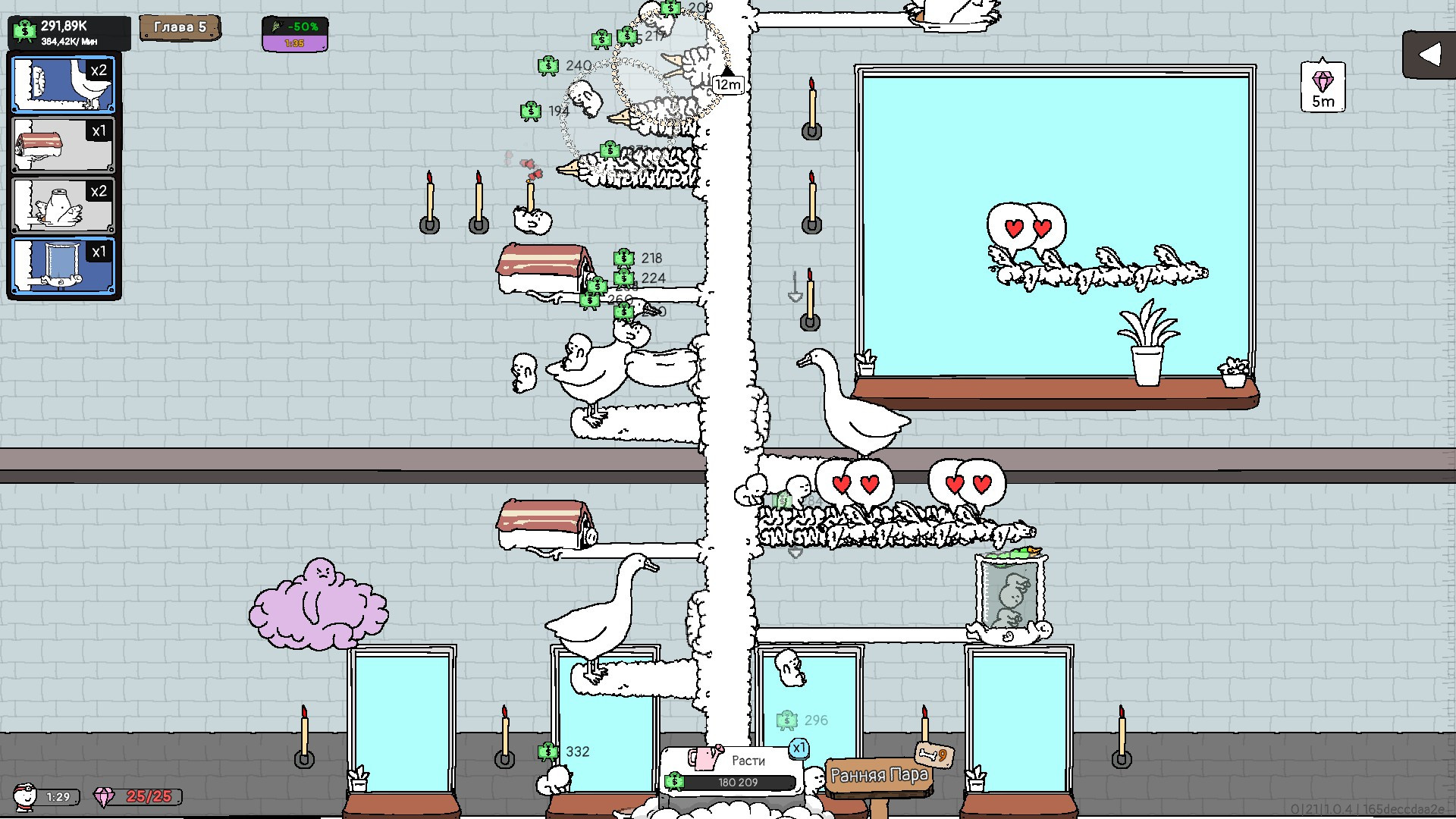Viewport: 1456px width, 819px height.
Task: Toggle the x1 purchase multiplier
Action: click(799, 748)
